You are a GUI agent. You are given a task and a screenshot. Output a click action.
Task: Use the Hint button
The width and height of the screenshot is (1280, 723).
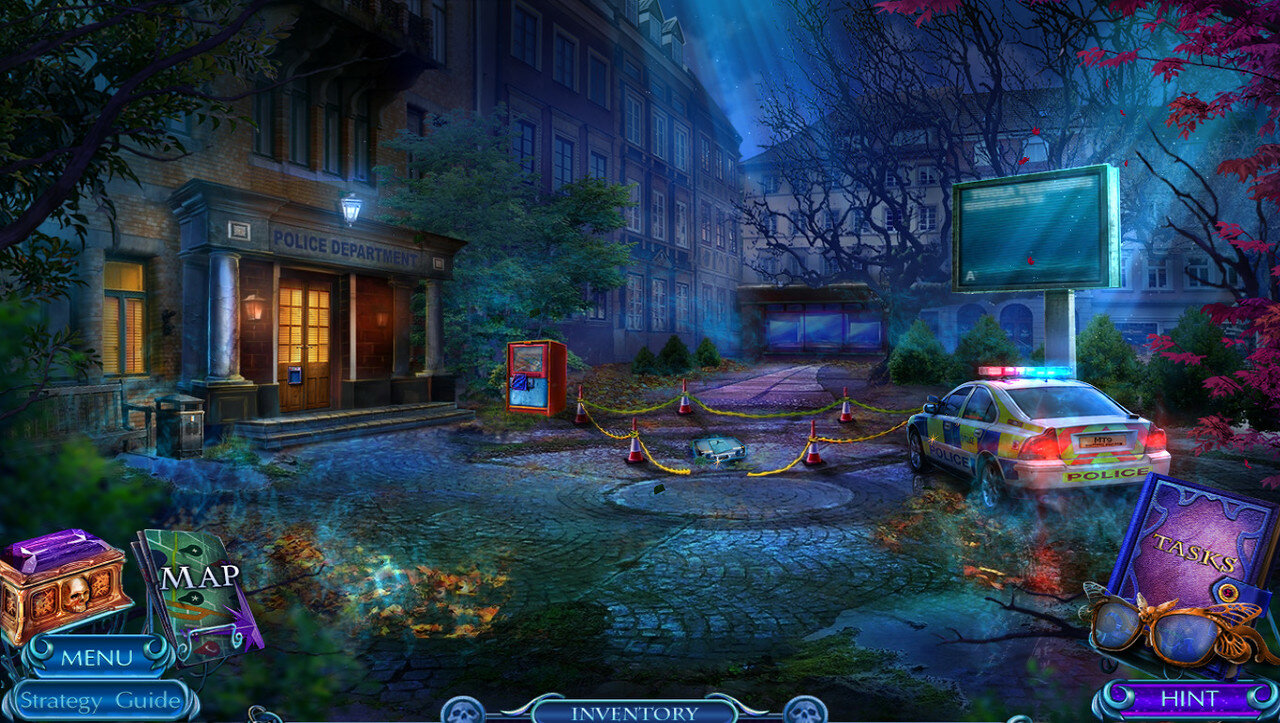tap(1188, 698)
